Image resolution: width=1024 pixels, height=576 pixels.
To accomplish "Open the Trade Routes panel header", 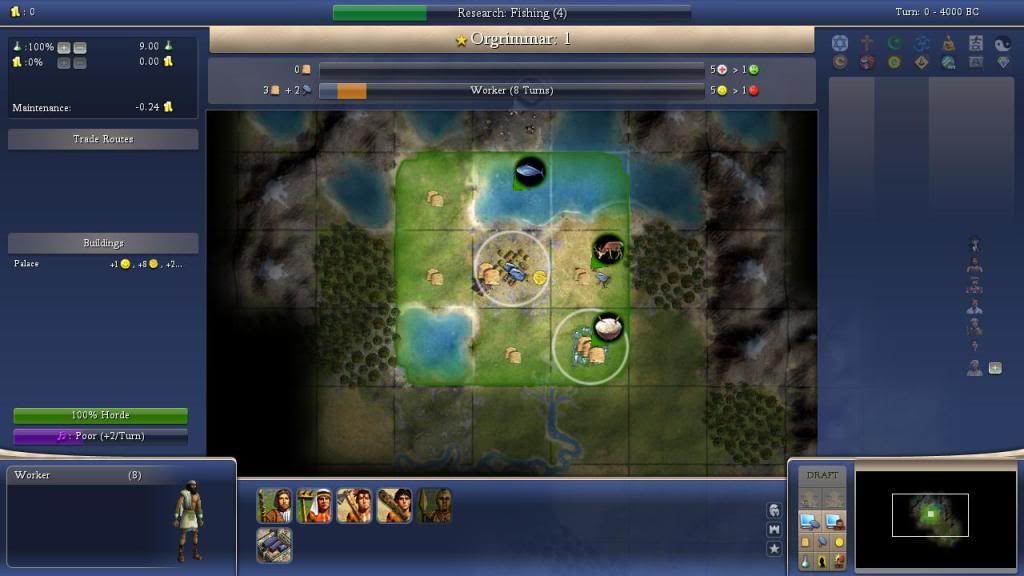I will tap(103, 139).
